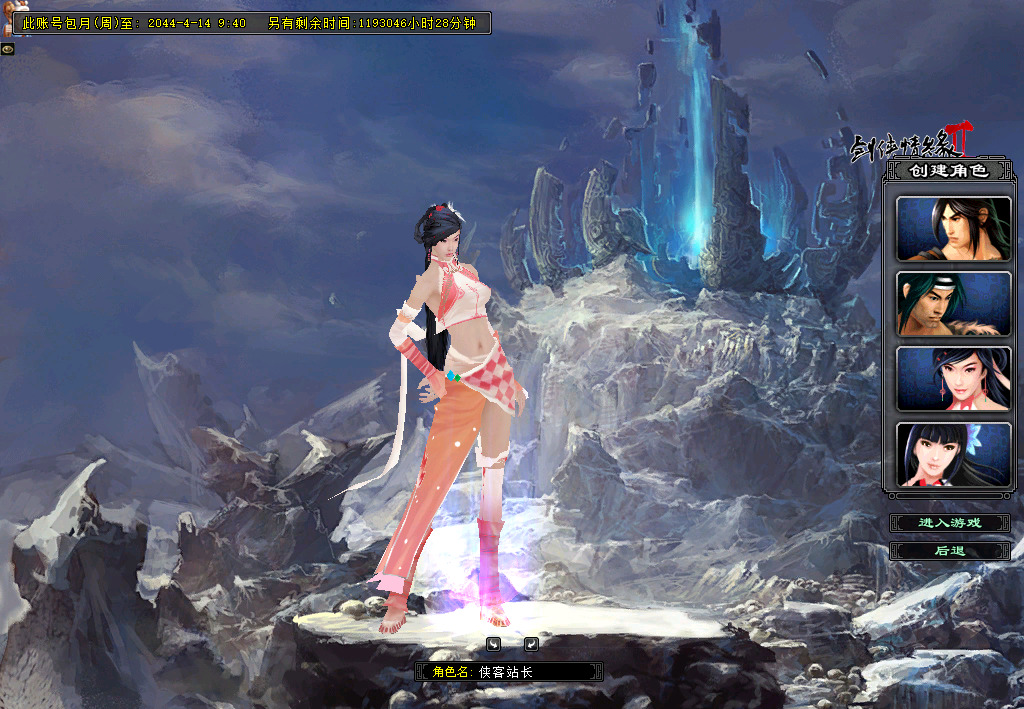Select the long-haired male character portrait
The width and height of the screenshot is (1024, 709).
953,229
